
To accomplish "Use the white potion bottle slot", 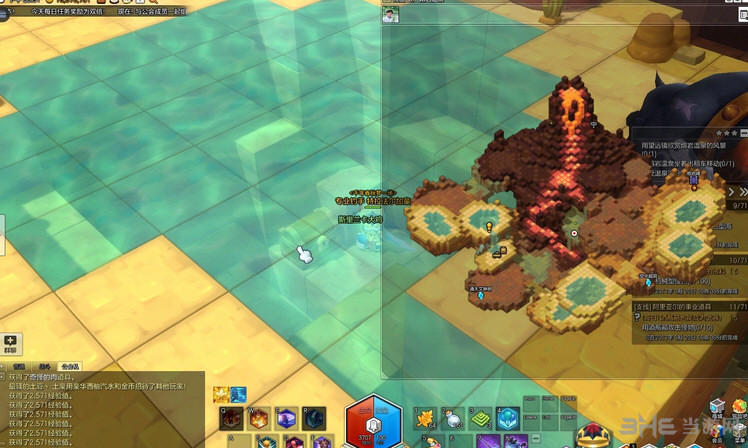I will click(x=452, y=418).
